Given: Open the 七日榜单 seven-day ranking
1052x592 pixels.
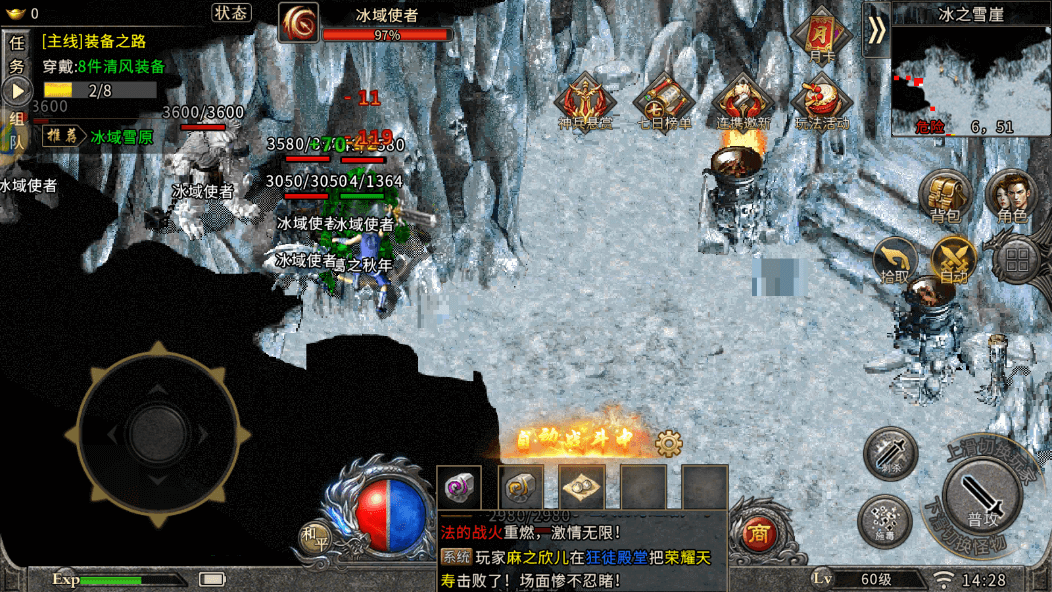Looking at the screenshot, I should pos(664,104).
